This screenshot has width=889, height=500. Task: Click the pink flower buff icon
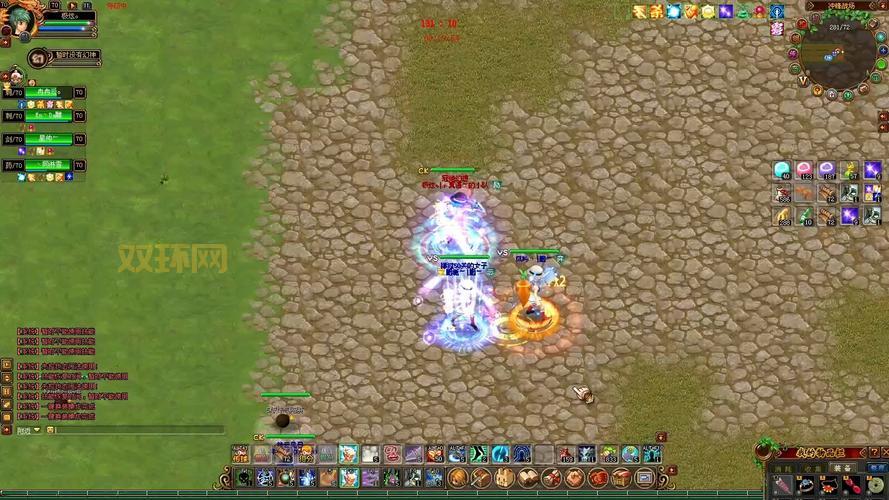(776, 29)
